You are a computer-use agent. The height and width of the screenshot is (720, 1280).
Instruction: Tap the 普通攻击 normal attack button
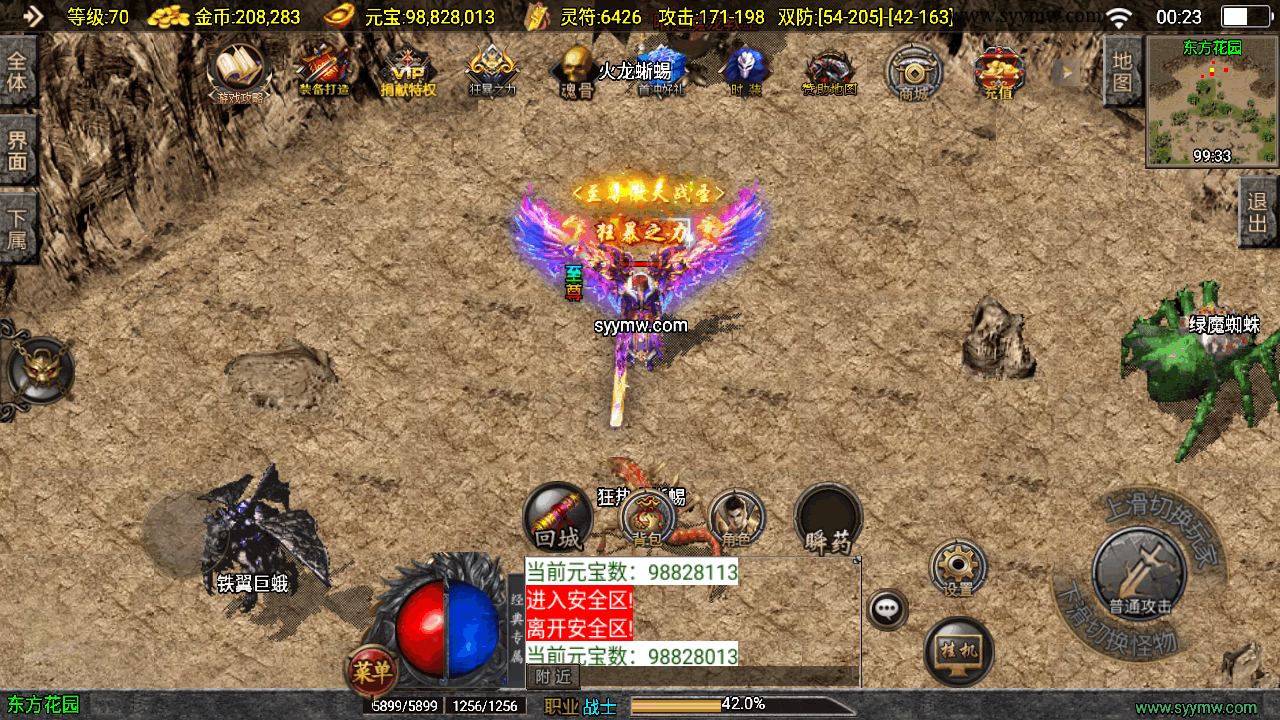[1139, 574]
